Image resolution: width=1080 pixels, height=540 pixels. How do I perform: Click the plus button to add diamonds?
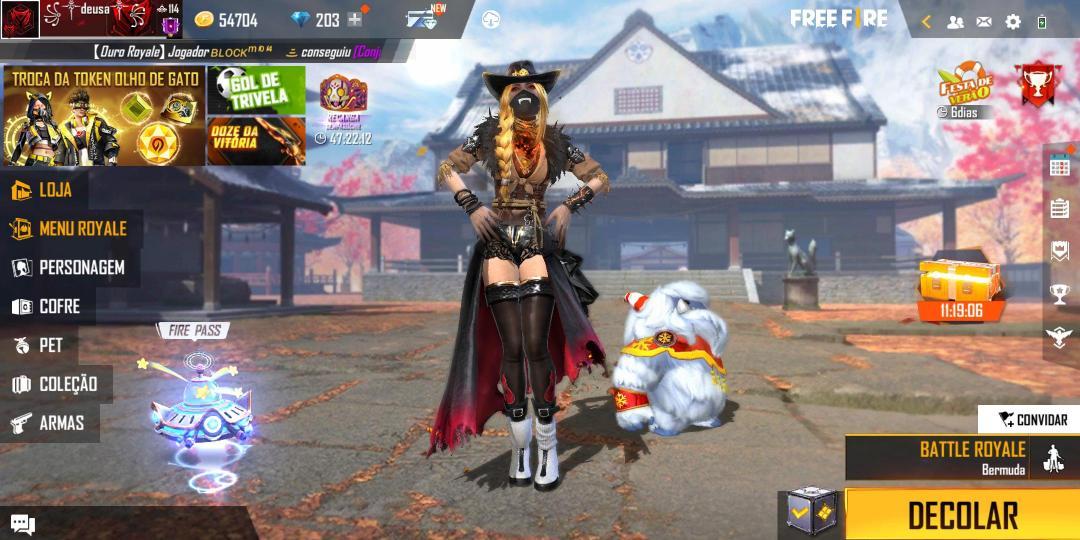354,20
